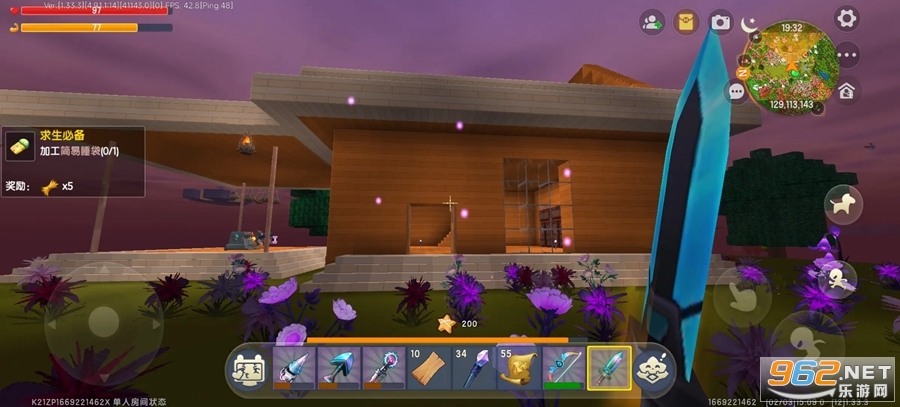900x407 pixels.
Task: Select the drill tool hotbar slot
Action: pos(293,370)
